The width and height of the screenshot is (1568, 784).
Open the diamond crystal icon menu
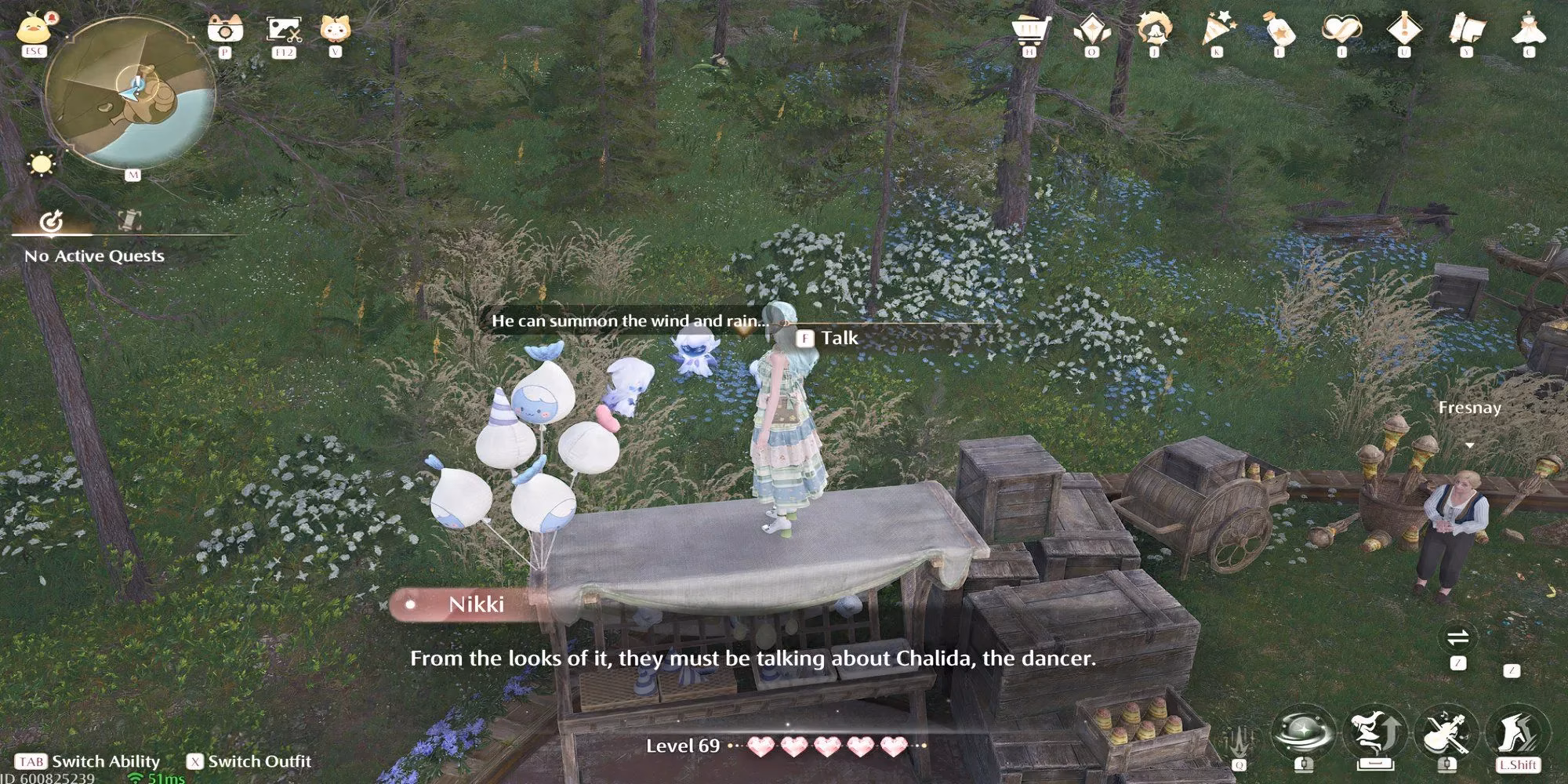[x=1091, y=31]
